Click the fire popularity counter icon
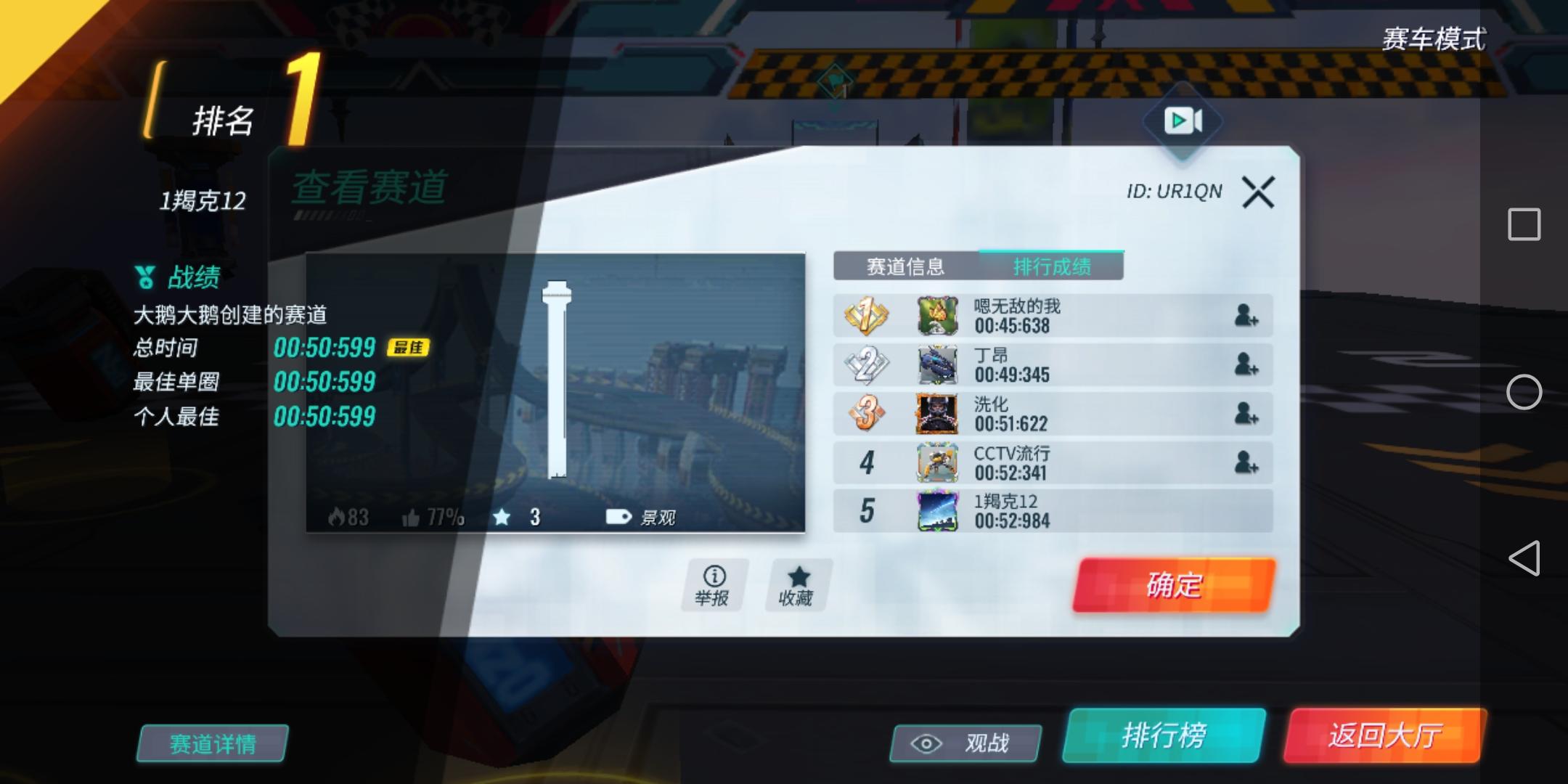Viewport: 1568px width, 784px height. tap(337, 518)
